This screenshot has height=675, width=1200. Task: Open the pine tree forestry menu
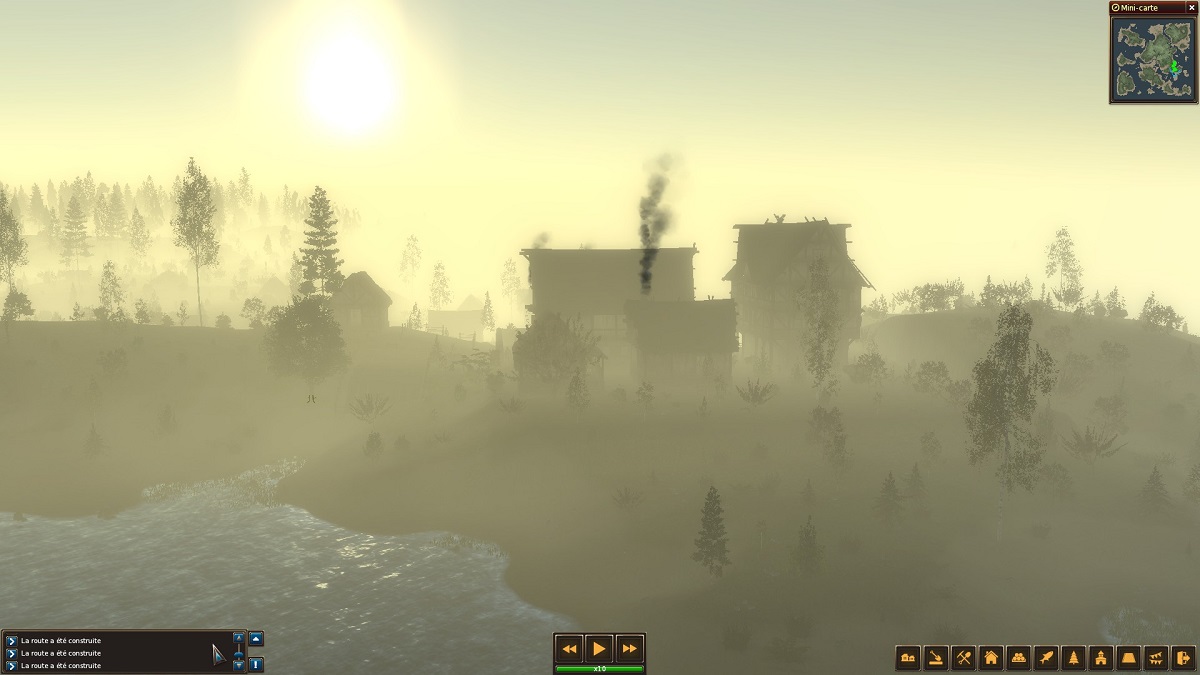tap(1074, 658)
